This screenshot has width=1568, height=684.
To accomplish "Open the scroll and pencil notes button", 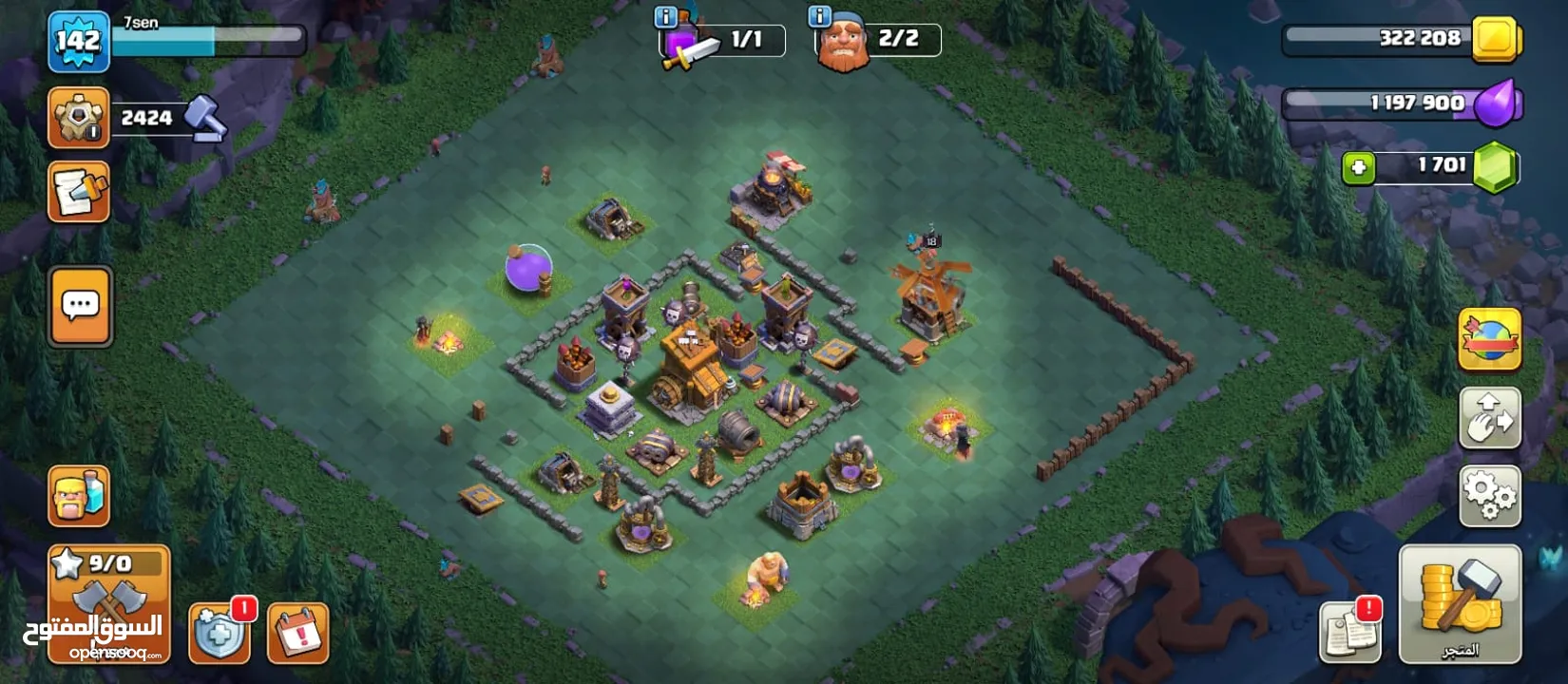I will [x=79, y=191].
